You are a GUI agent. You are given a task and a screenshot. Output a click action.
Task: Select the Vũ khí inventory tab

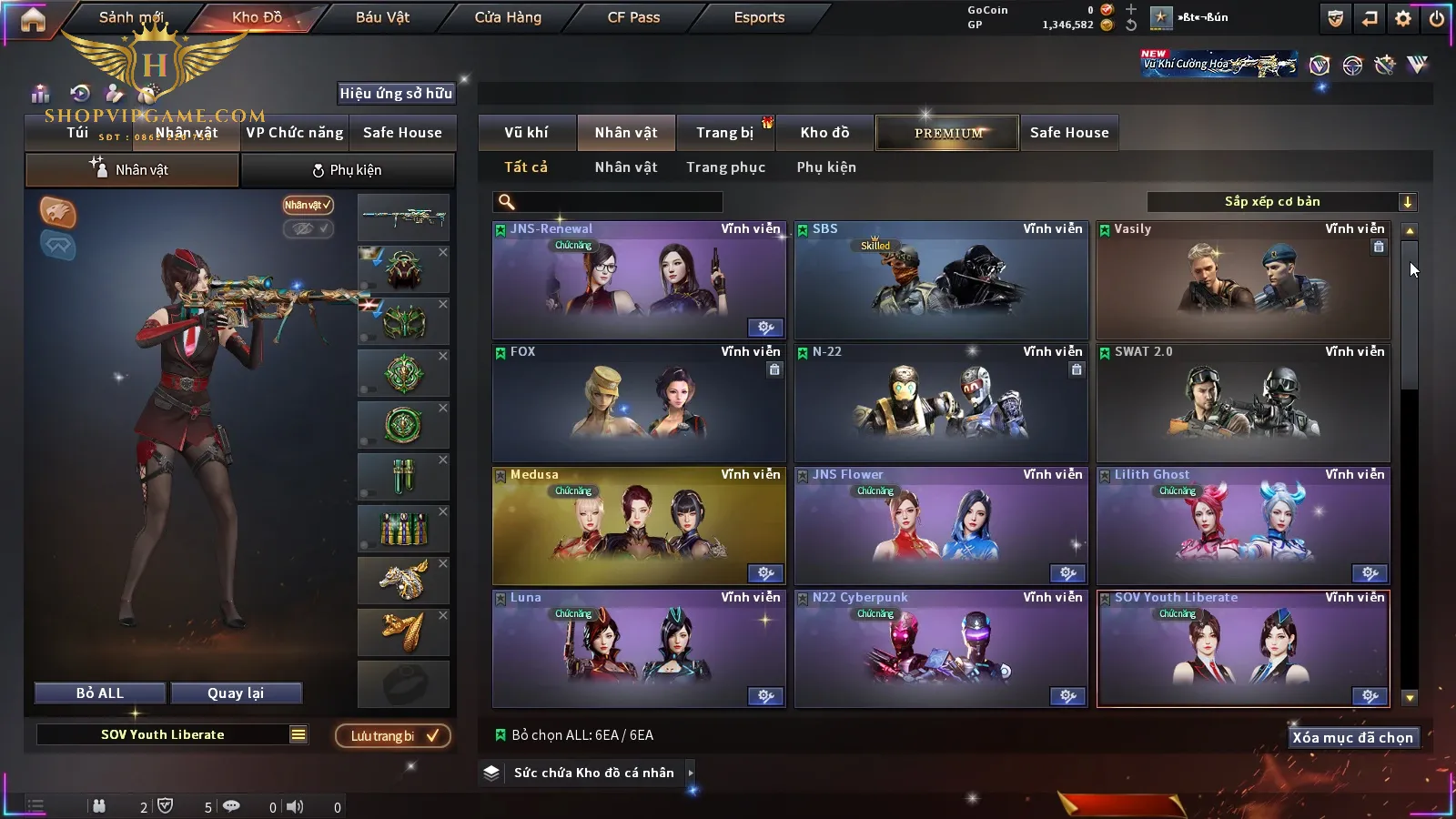pos(526,133)
